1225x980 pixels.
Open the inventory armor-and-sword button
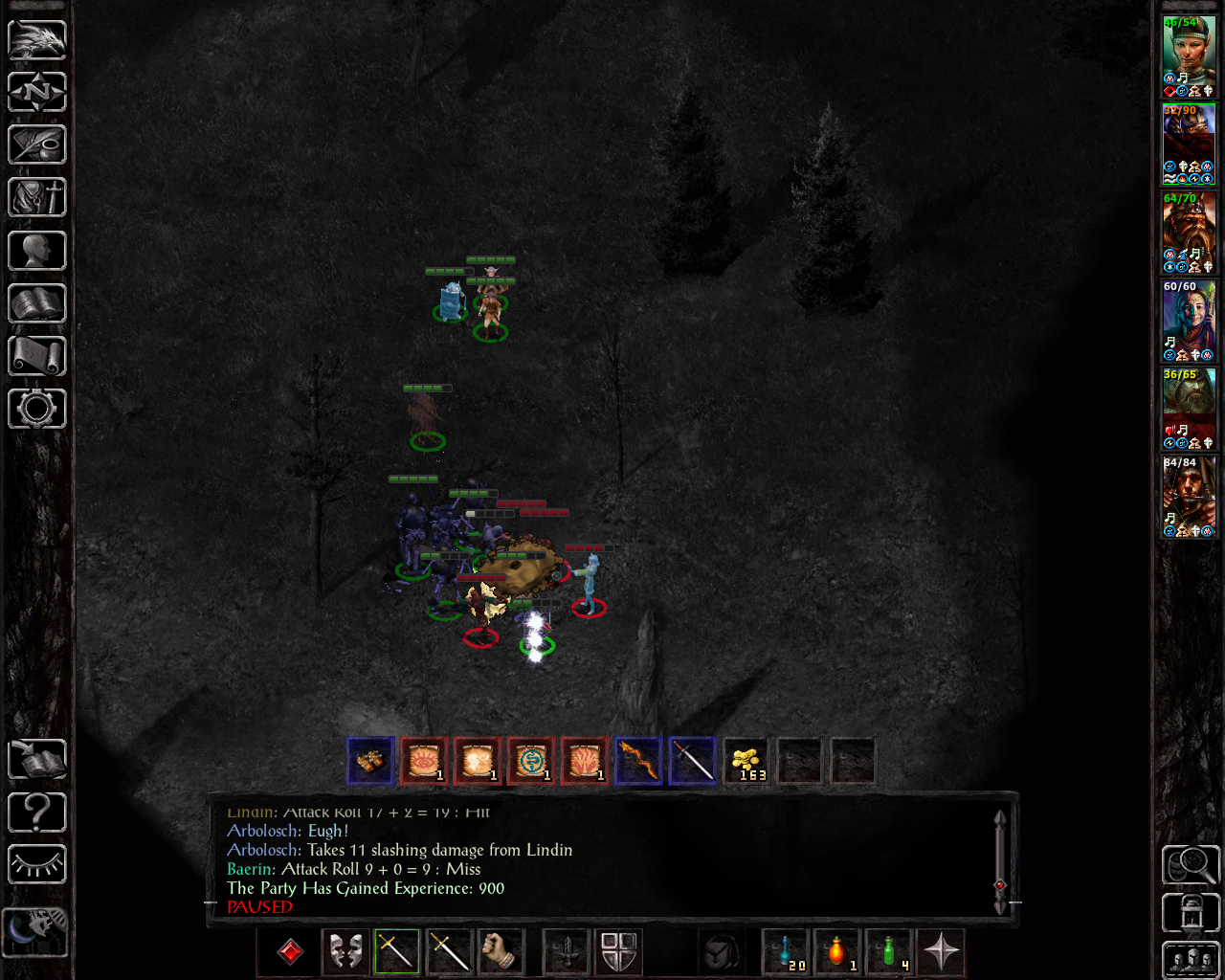[x=37, y=198]
